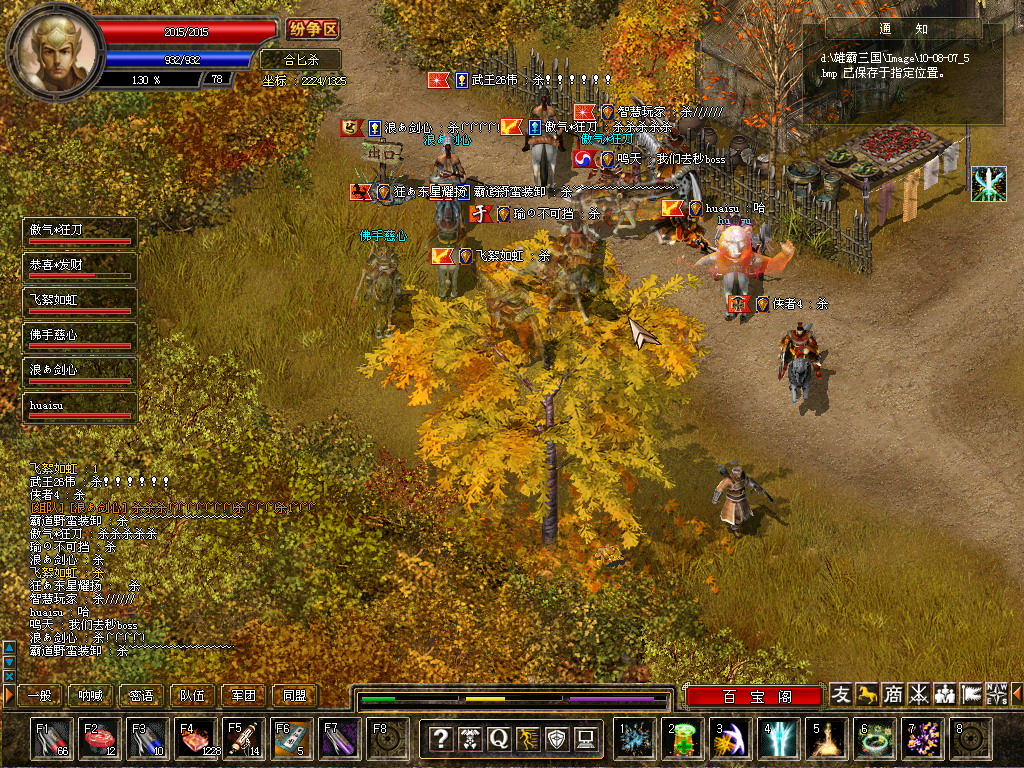The image size is (1024, 768).
Task: Activate skill 6, the glowing green ring
Action: (875, 739)
